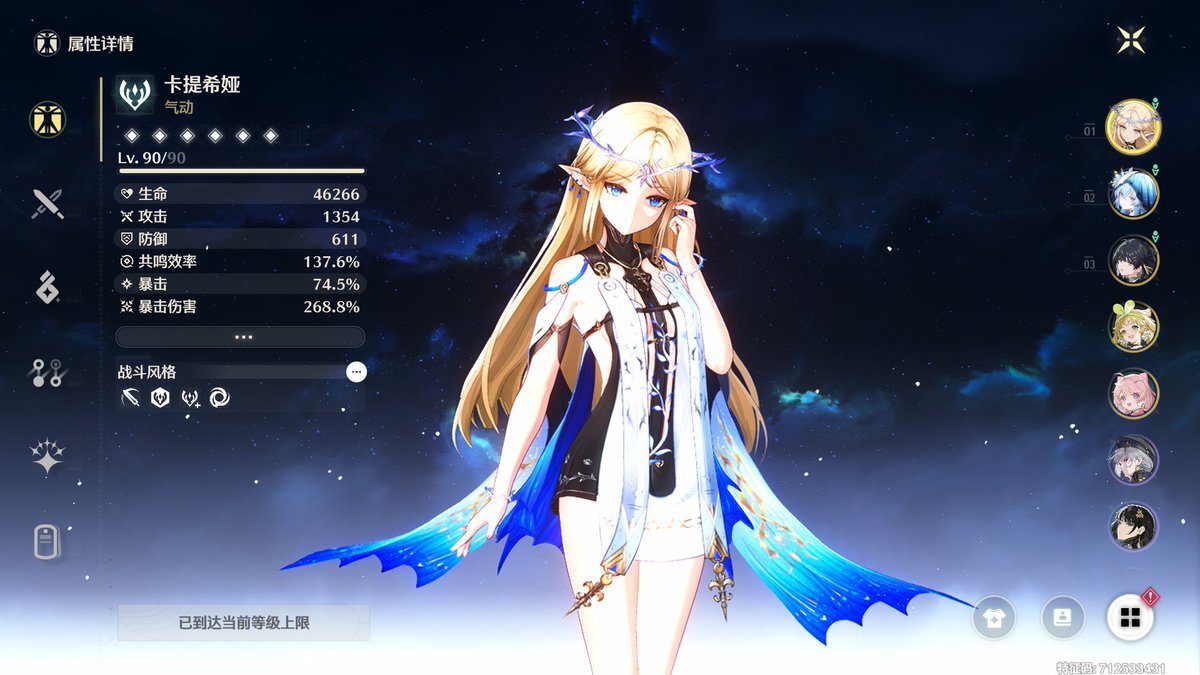Open the weapon tab with sword icon
This screenshot has width=1200, height=675.
[x=47, y=204]
